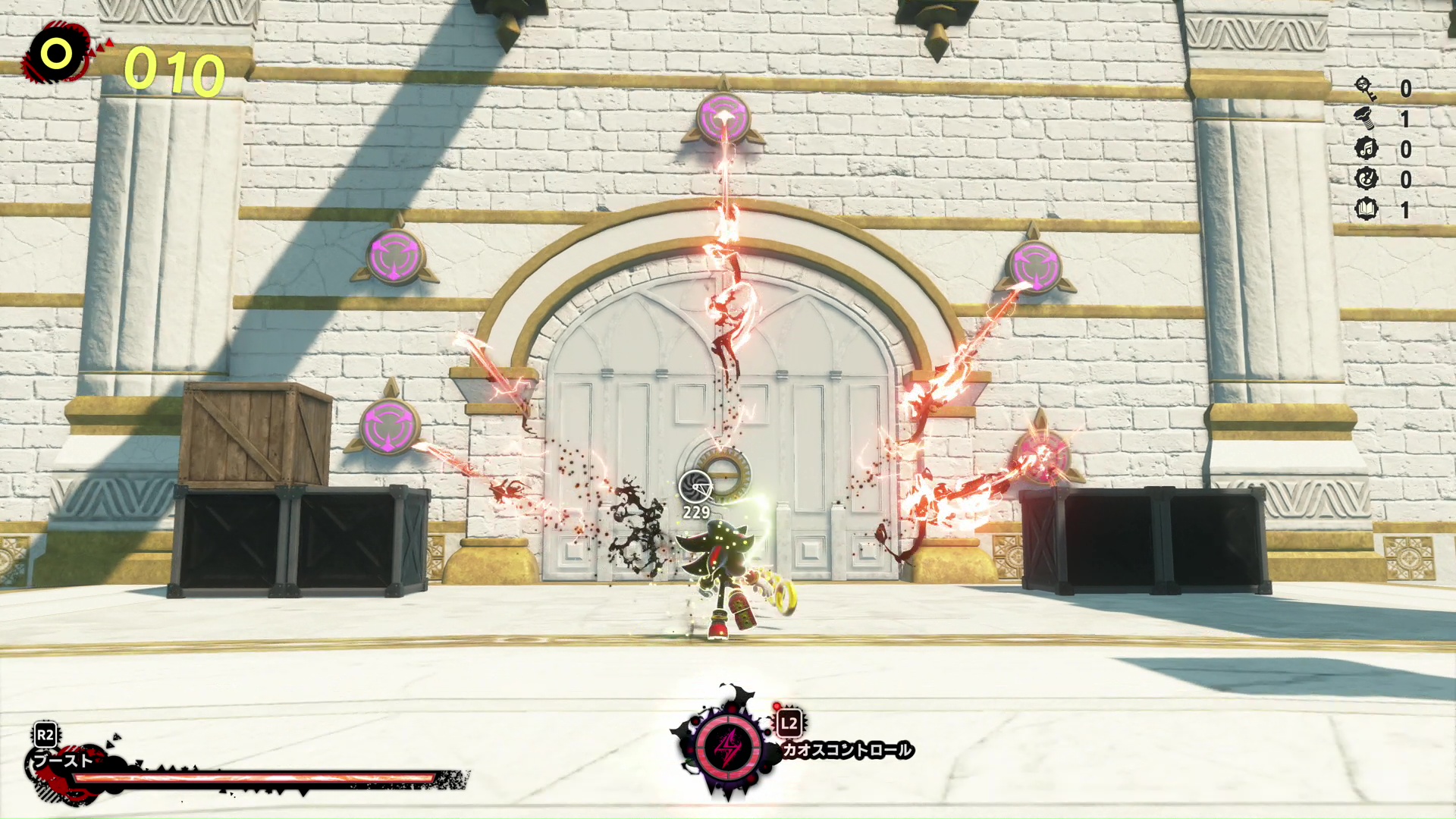Image resolution: width=1456 pixels, height=819 pixels.
Task: Select the open book collectible icon
Action: coord(1366,209)
